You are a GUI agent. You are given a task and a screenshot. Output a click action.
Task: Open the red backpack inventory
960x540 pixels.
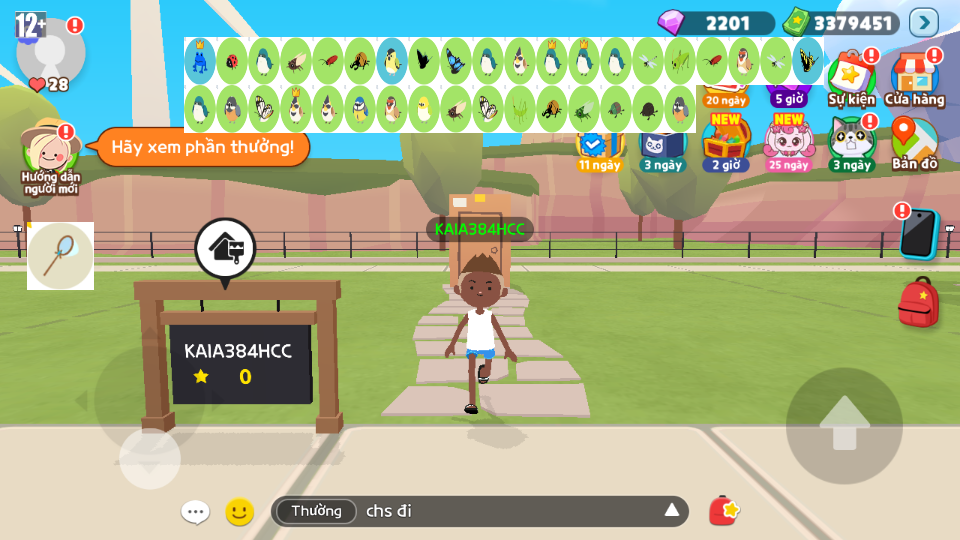coord(918,302)
